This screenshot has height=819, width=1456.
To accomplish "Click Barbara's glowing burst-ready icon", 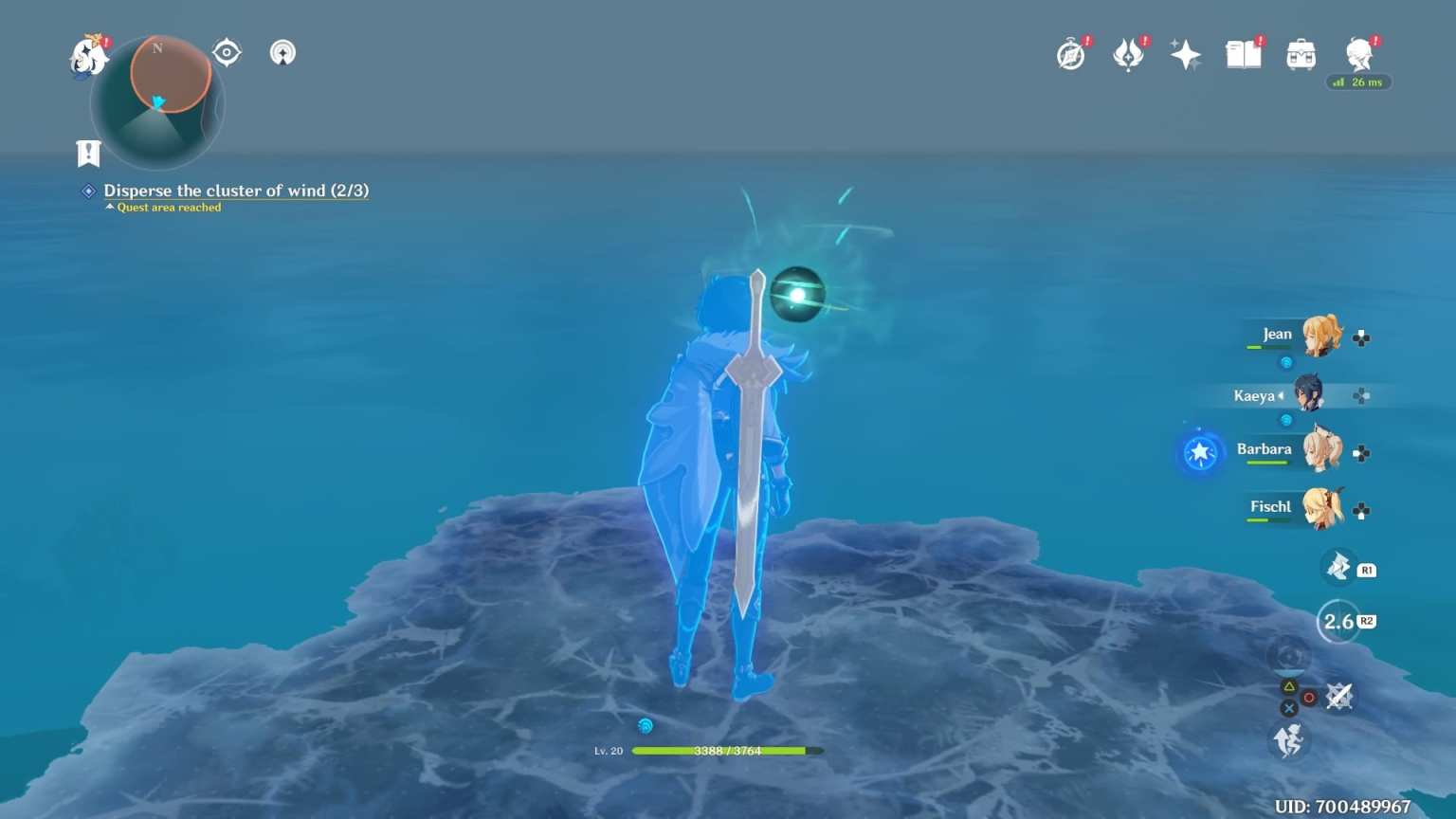I will [1200, 453].
